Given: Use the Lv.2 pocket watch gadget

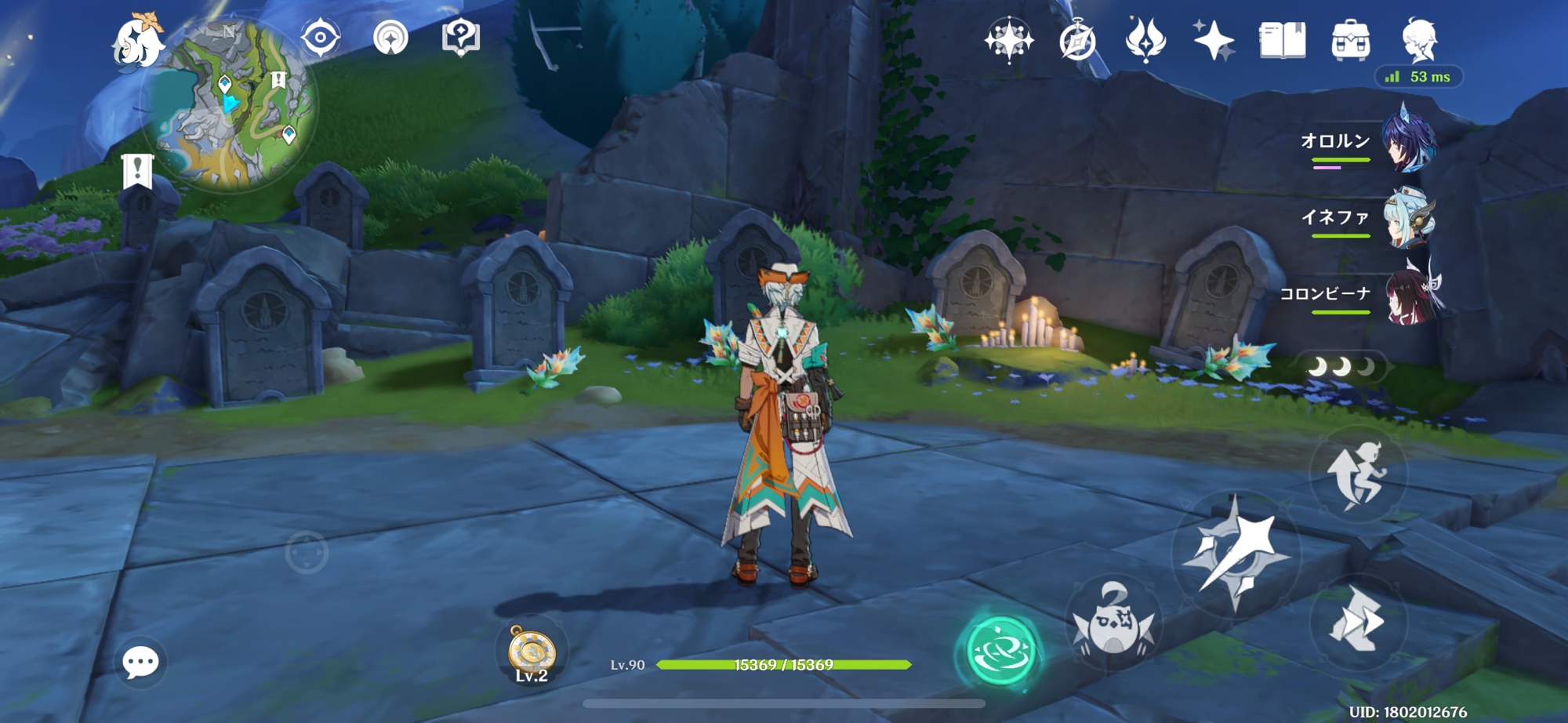Looking at the screenshot, I should (x=532, y=652).
